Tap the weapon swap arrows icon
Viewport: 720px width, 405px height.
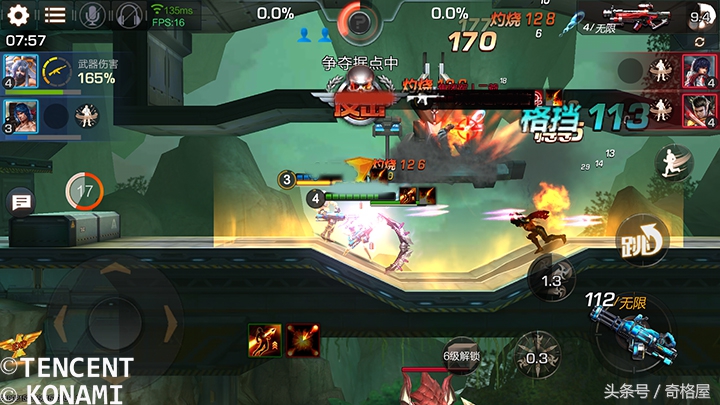point(698,42)
